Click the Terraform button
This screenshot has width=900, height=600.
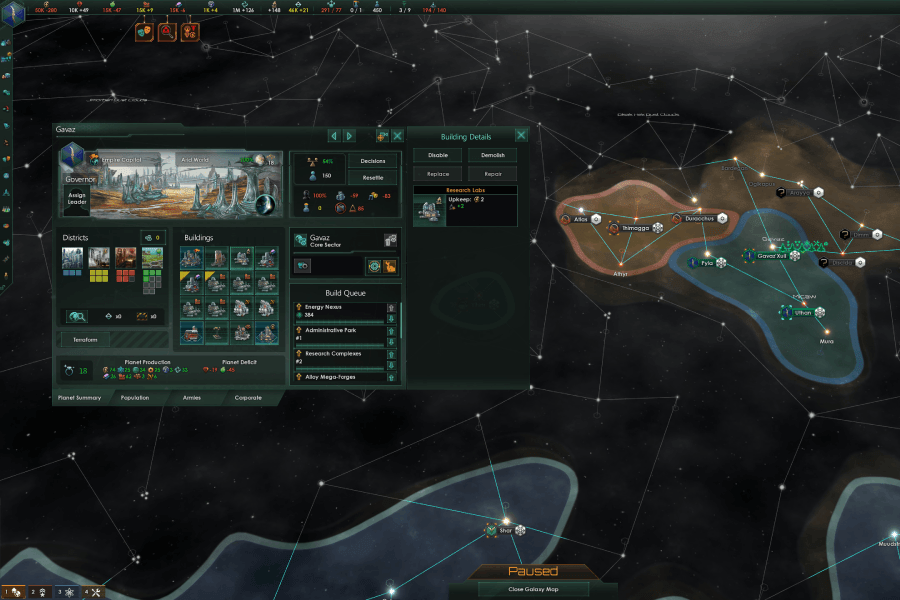85,340
